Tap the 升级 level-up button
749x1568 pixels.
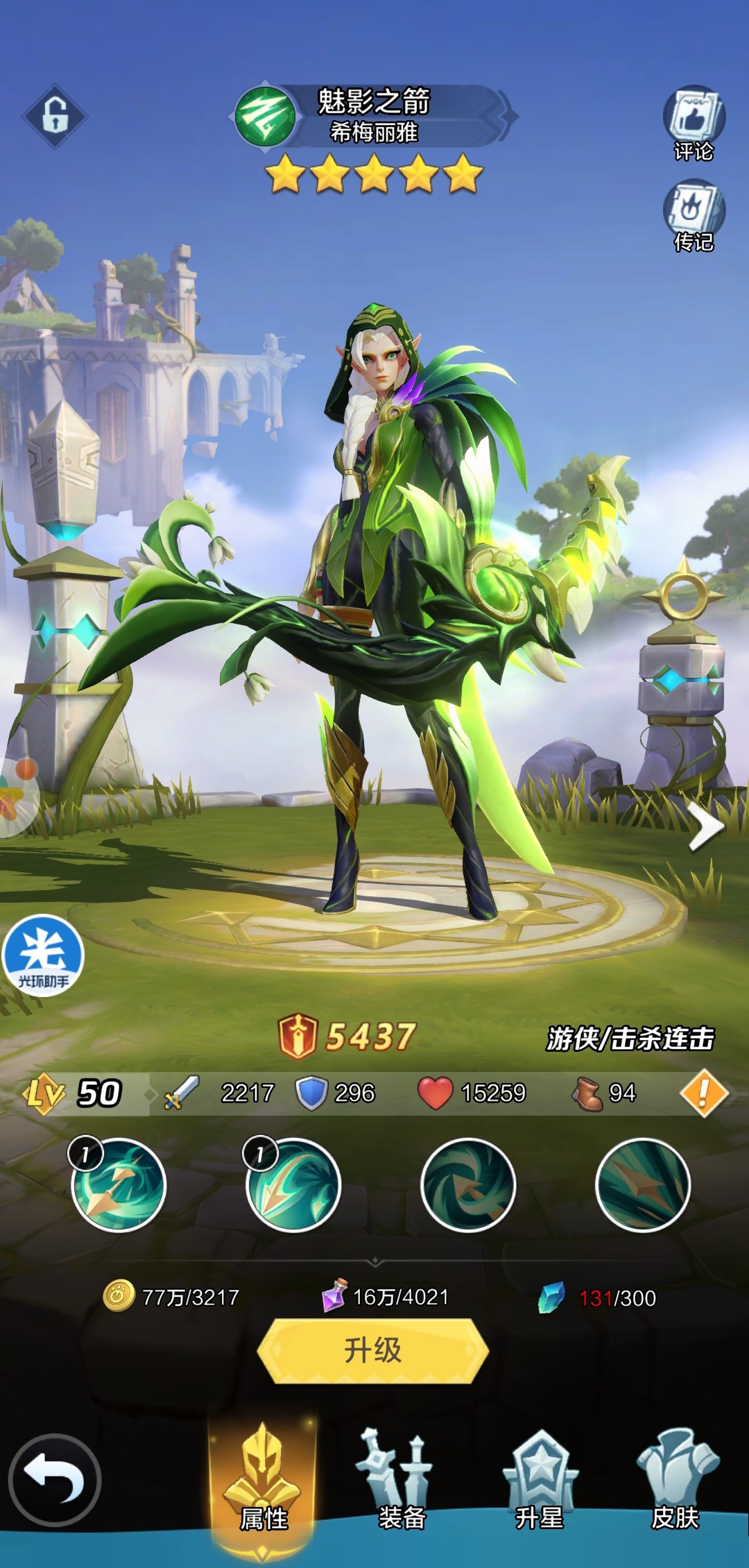(x=373, y=1350)
